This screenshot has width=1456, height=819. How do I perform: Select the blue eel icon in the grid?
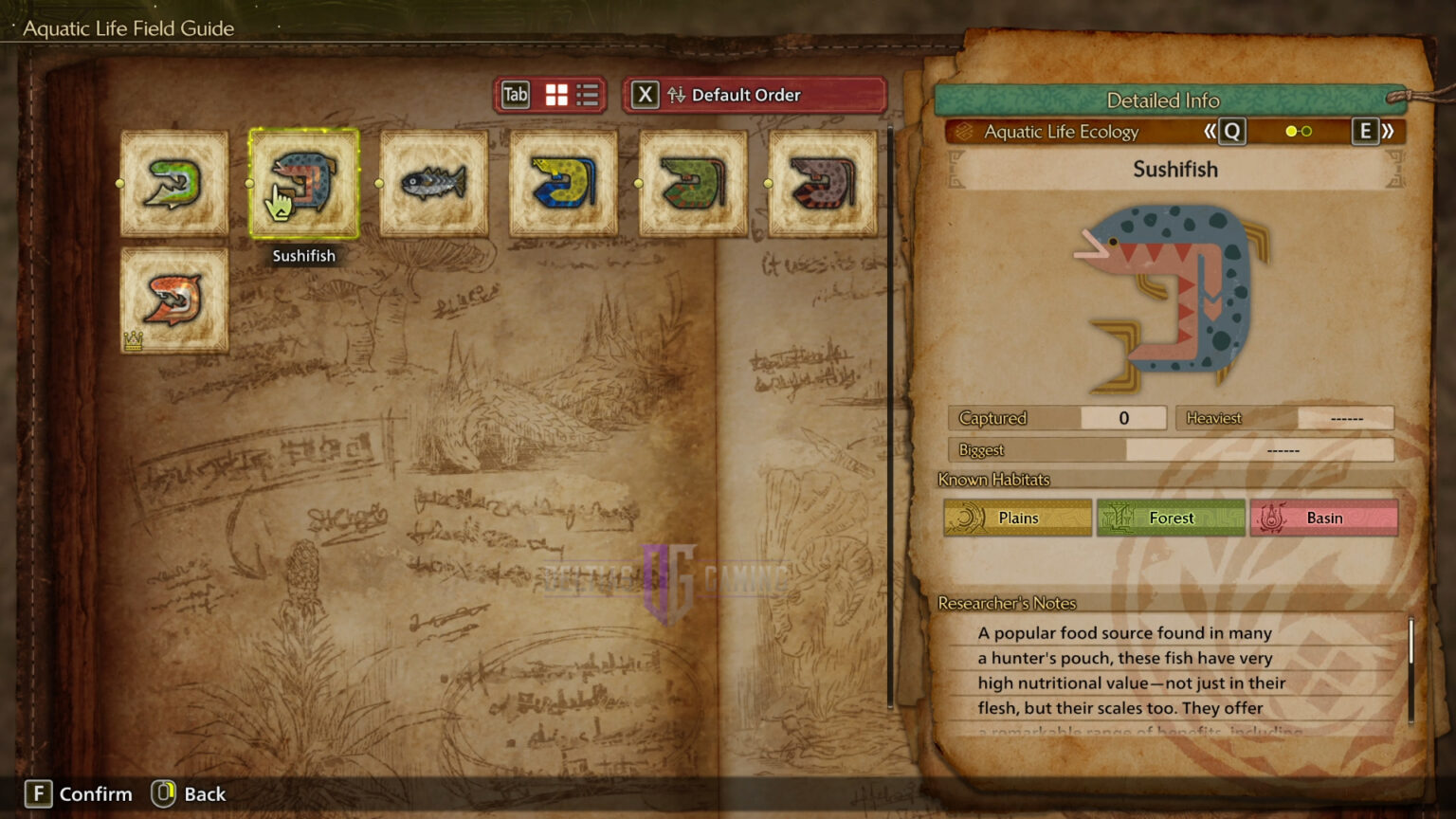click(562, 183)
